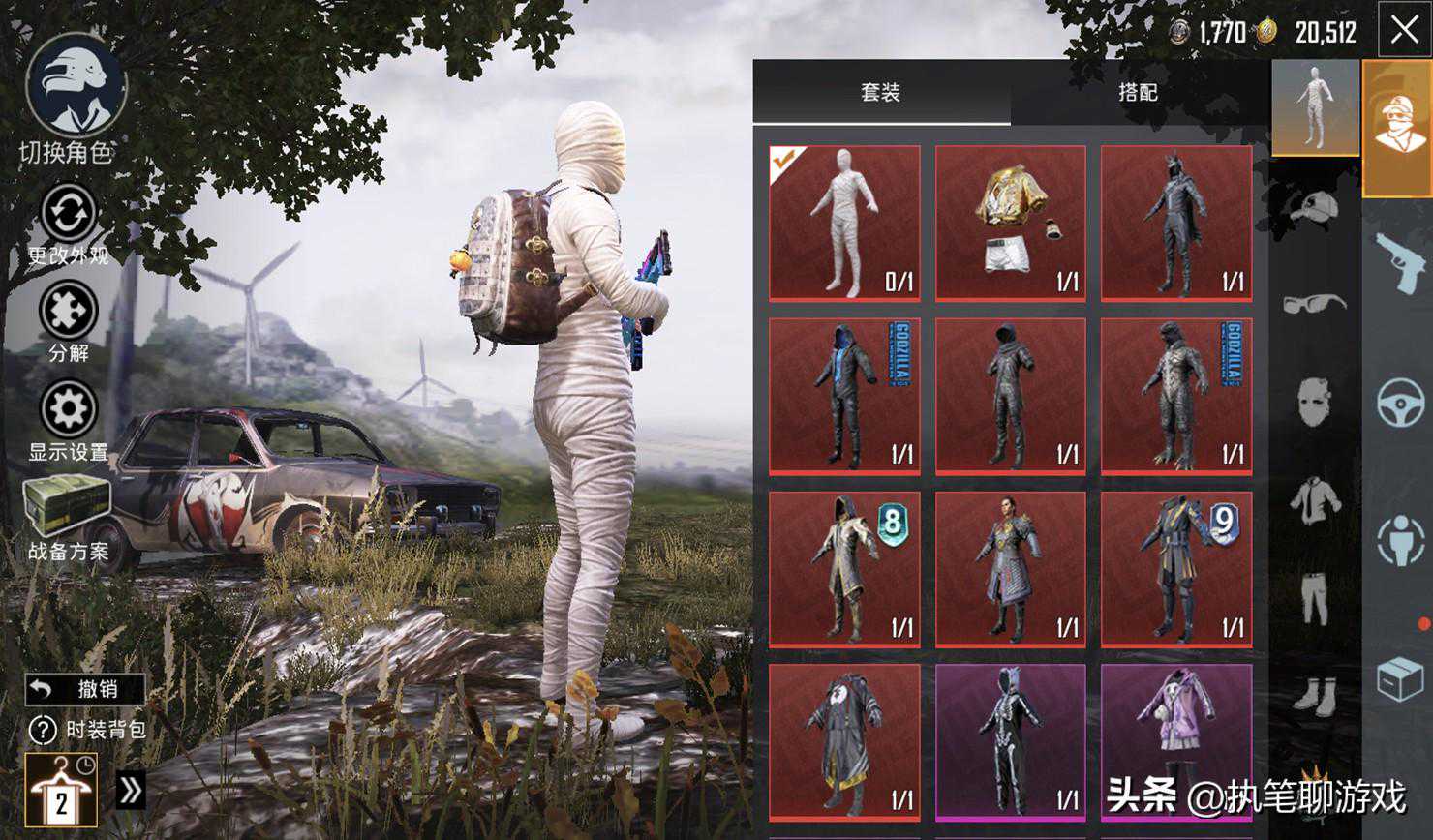This screenshot has height=840, width=1433.
Task: Open the steering wheel vehicle category
Action: click(1399, 402)
